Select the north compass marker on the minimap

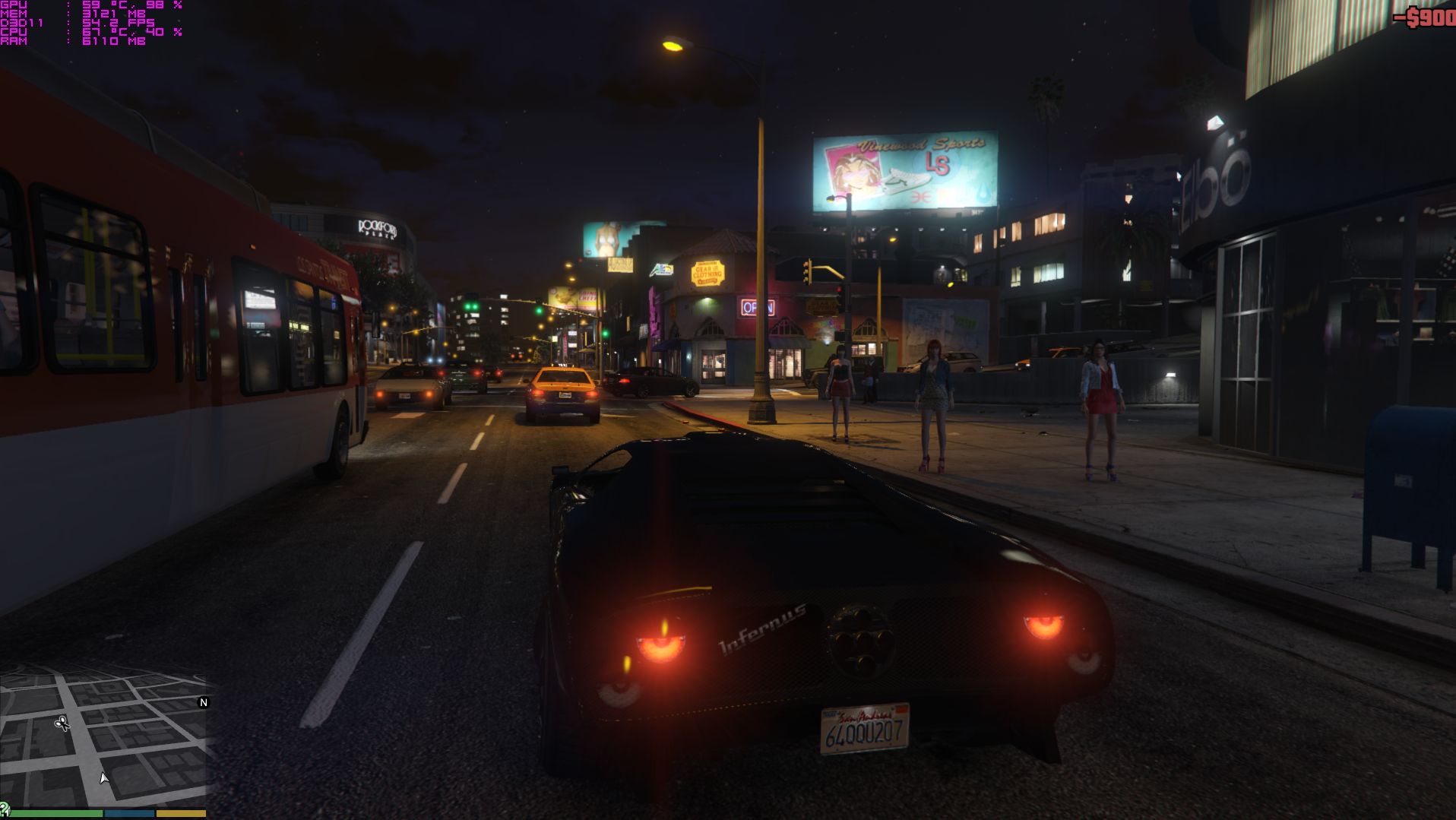[x=203, y=702]
